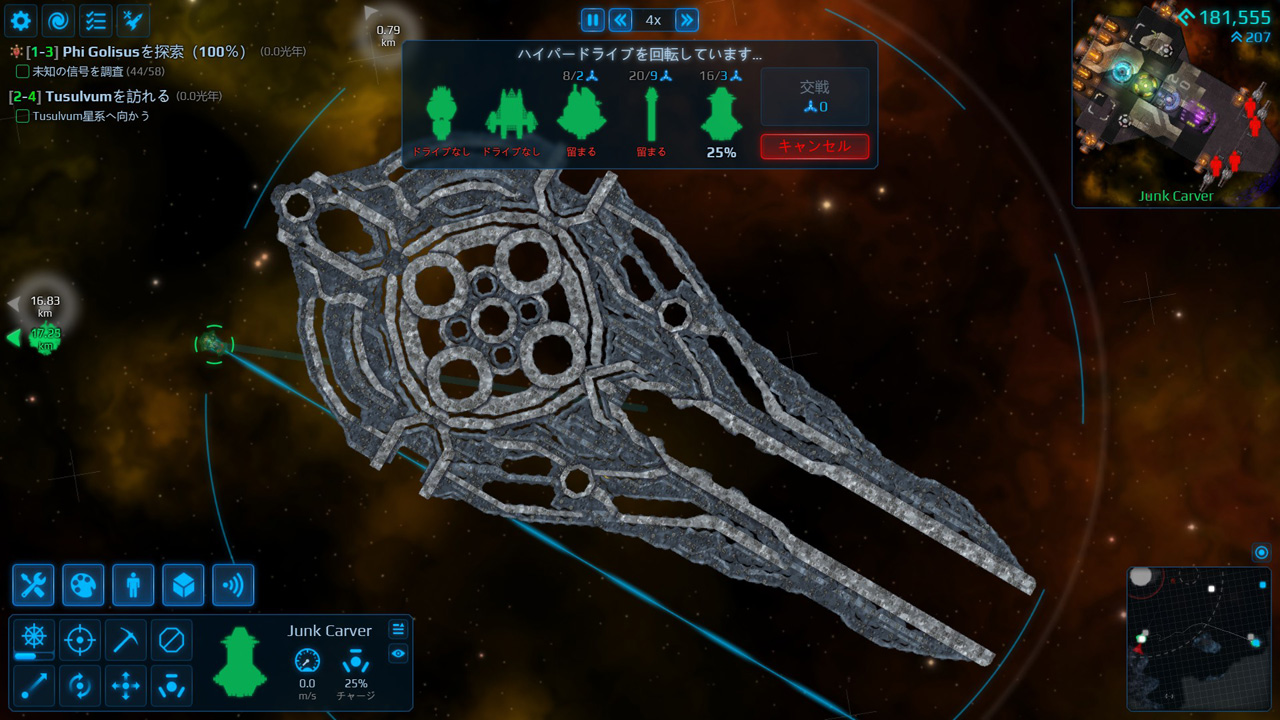The image size is (1280, 720).
Task: Activate the ship's wheel helm command
Action: tap(33, 637)
